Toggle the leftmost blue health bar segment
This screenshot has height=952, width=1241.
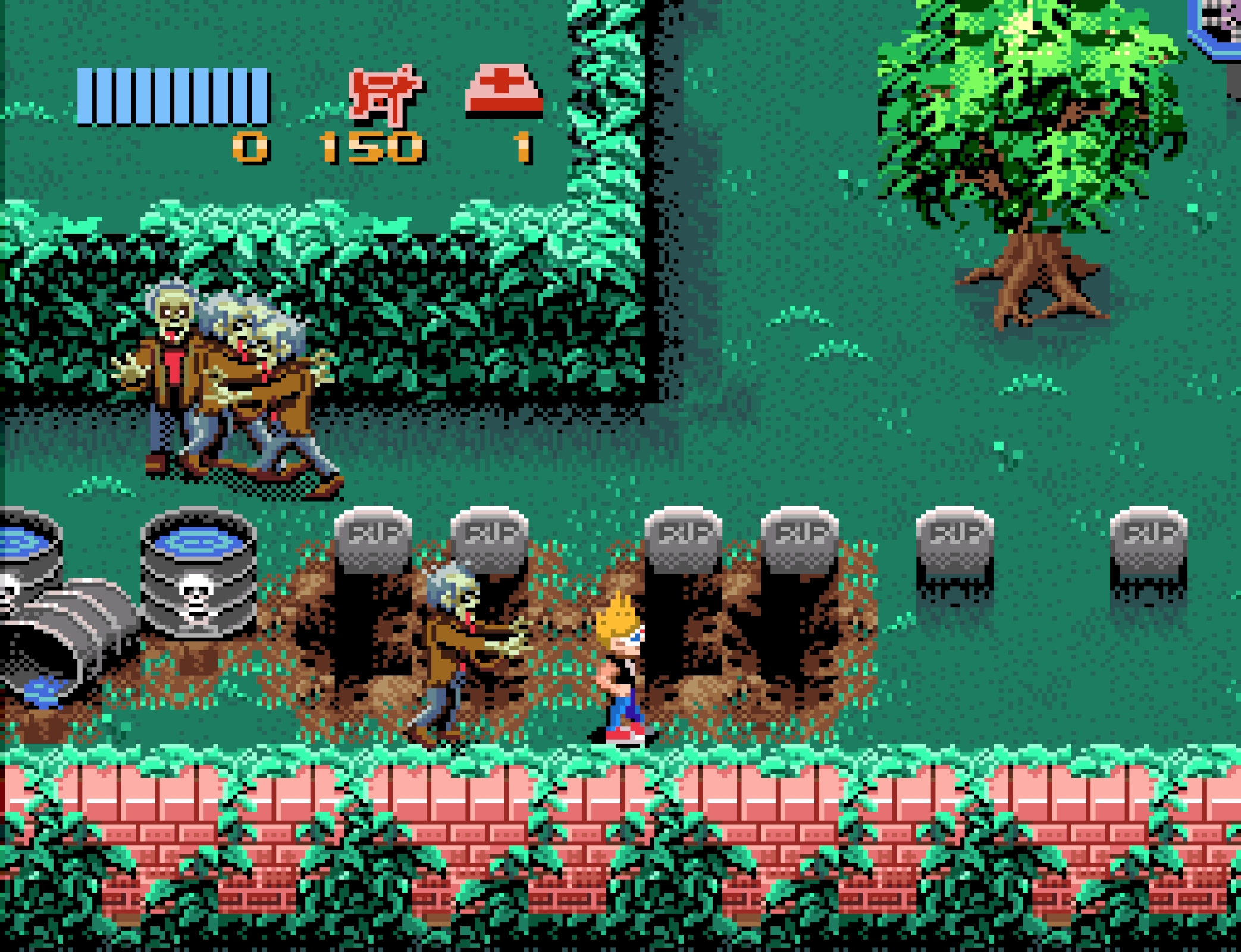[x=86, y=98]
